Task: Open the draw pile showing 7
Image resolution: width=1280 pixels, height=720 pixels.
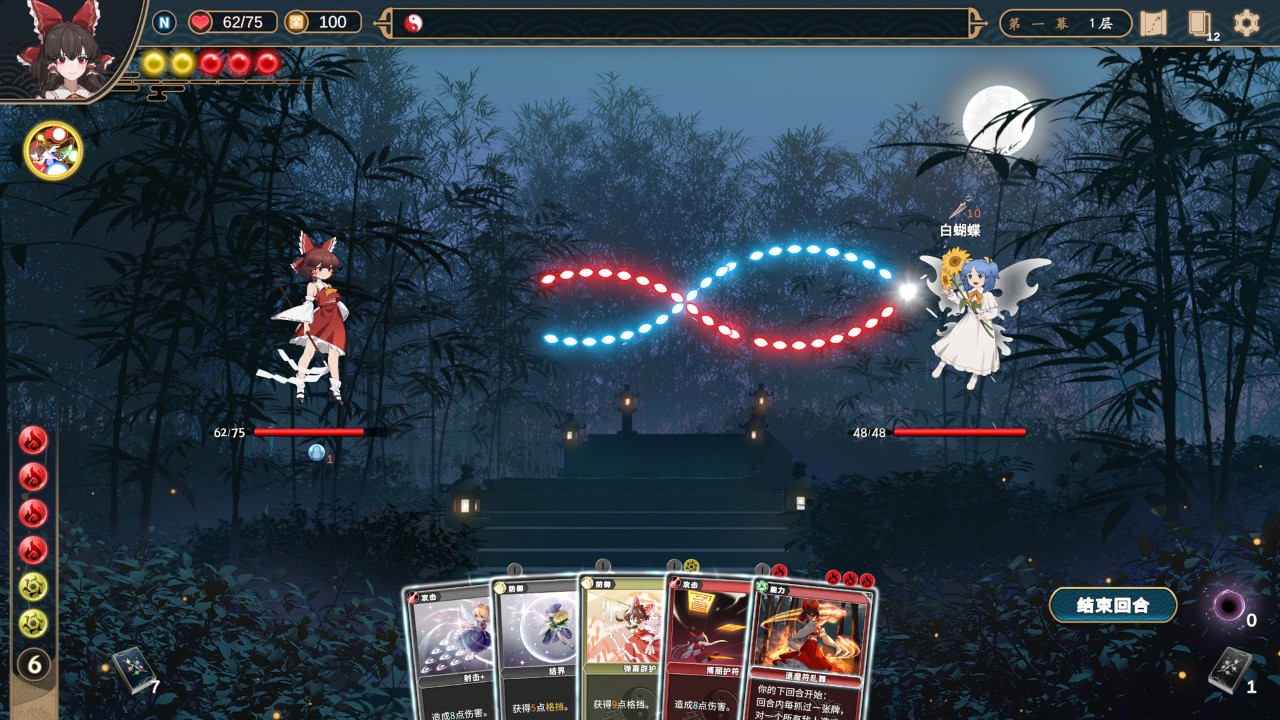Action: pyautogui.click(x=132, y=670)
